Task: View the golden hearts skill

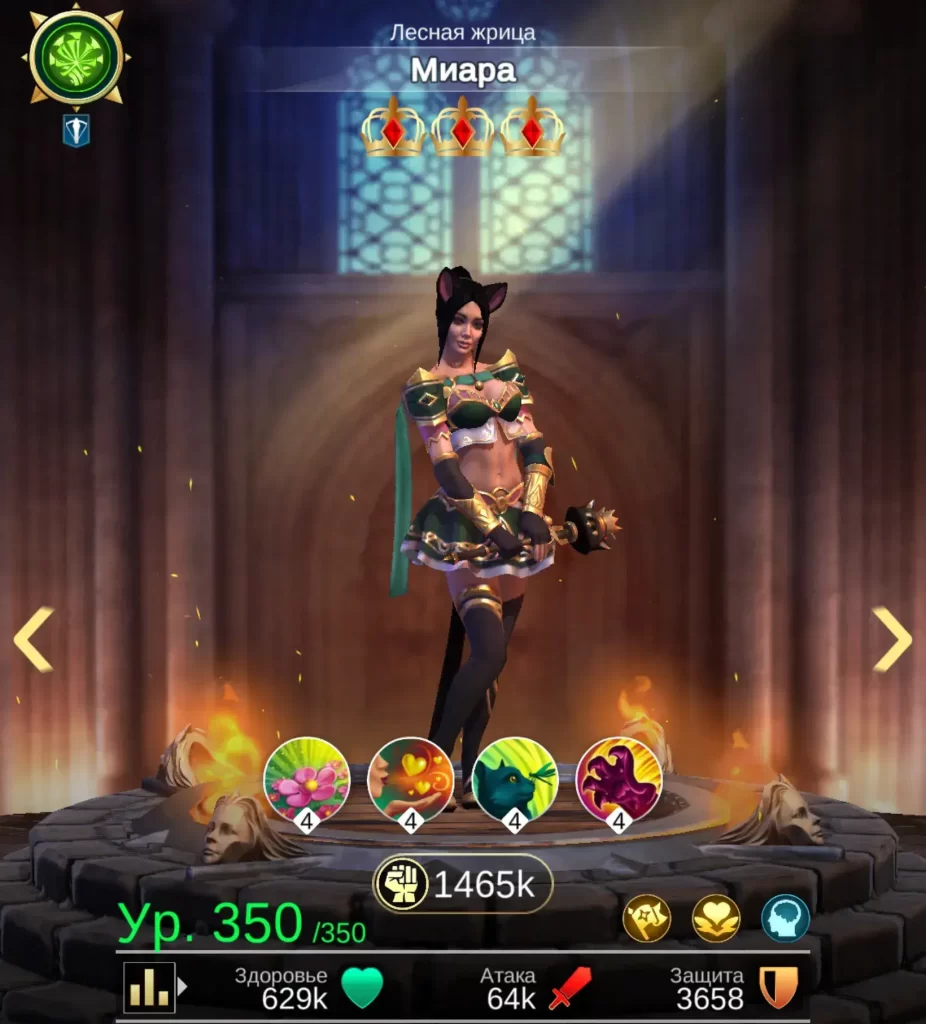Action: point(411,780)
